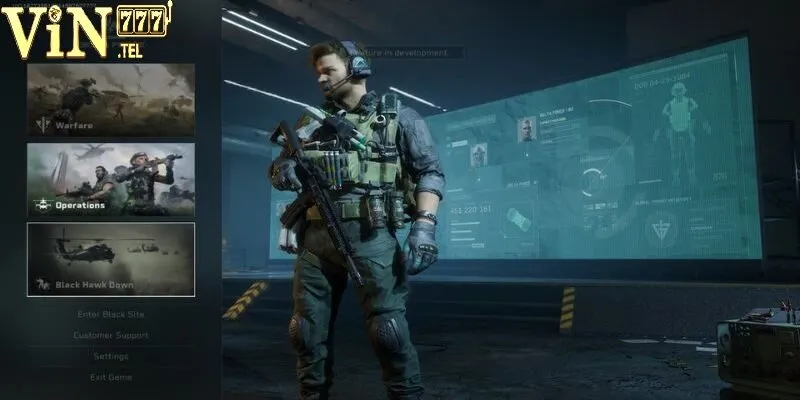Screen dimensions: 800x400
Task: Click the Enter Black Site menu entry
Action: [111, 314]
